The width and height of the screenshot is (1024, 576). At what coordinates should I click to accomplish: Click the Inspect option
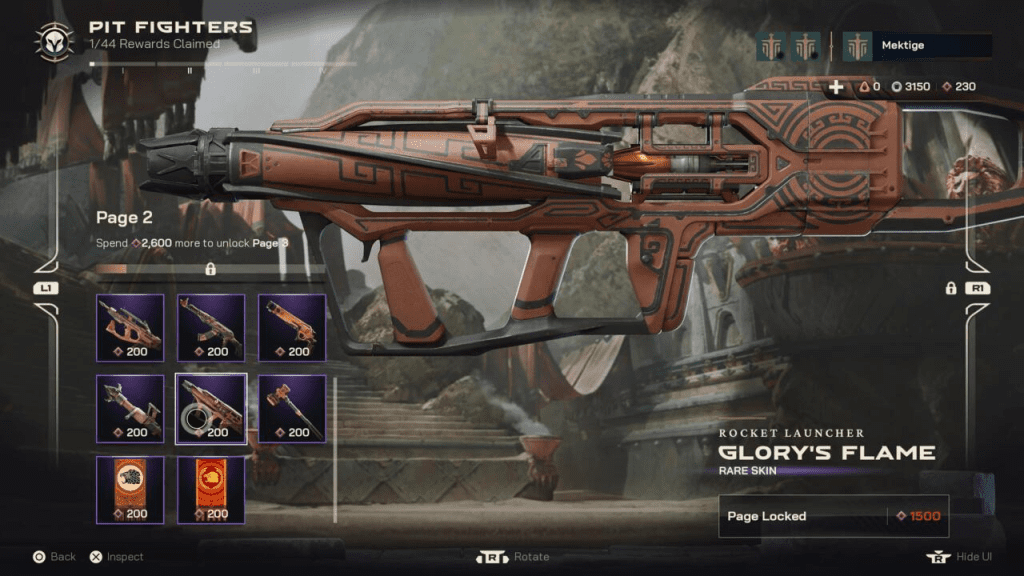pyautogui.click(x=116, y=557)
